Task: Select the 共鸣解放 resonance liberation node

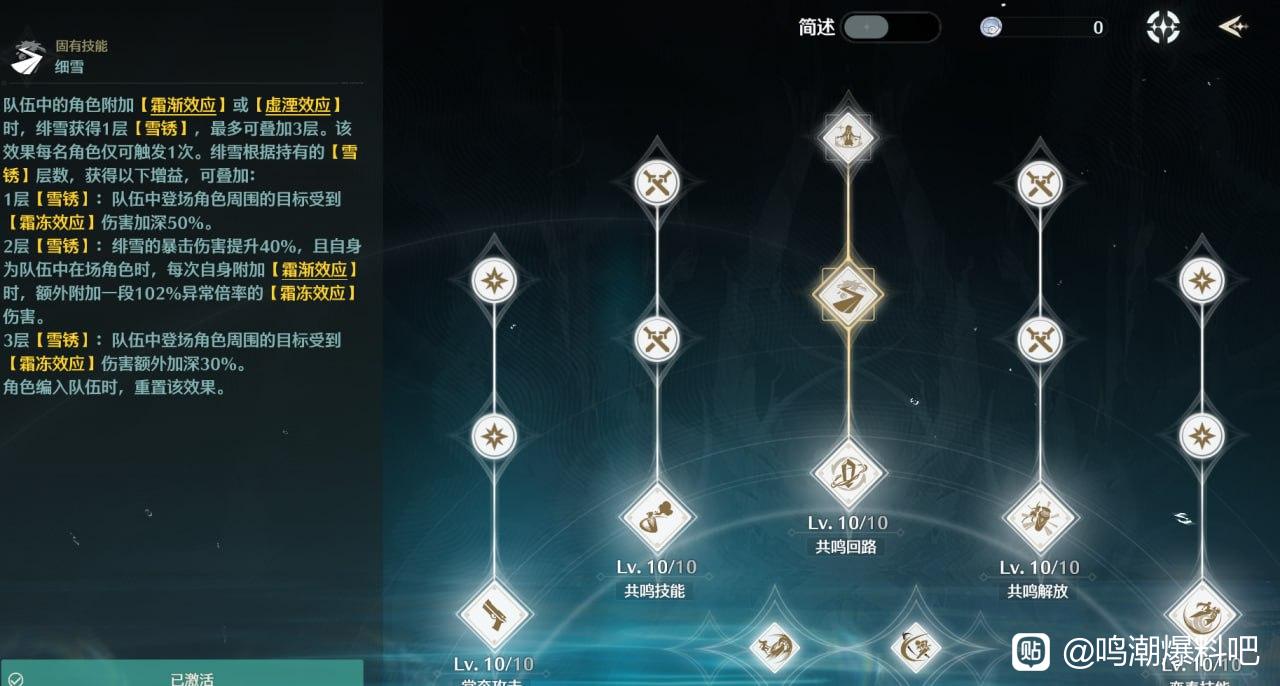Action: point(1039,517)
